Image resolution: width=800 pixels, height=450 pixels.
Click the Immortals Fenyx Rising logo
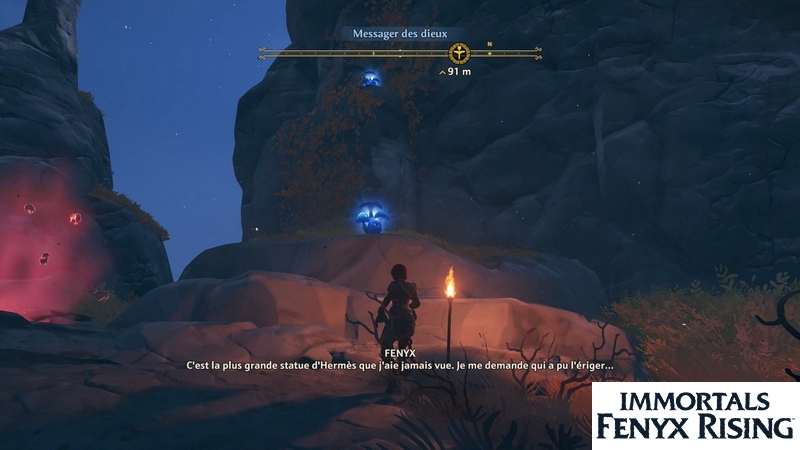coord(696,415)
